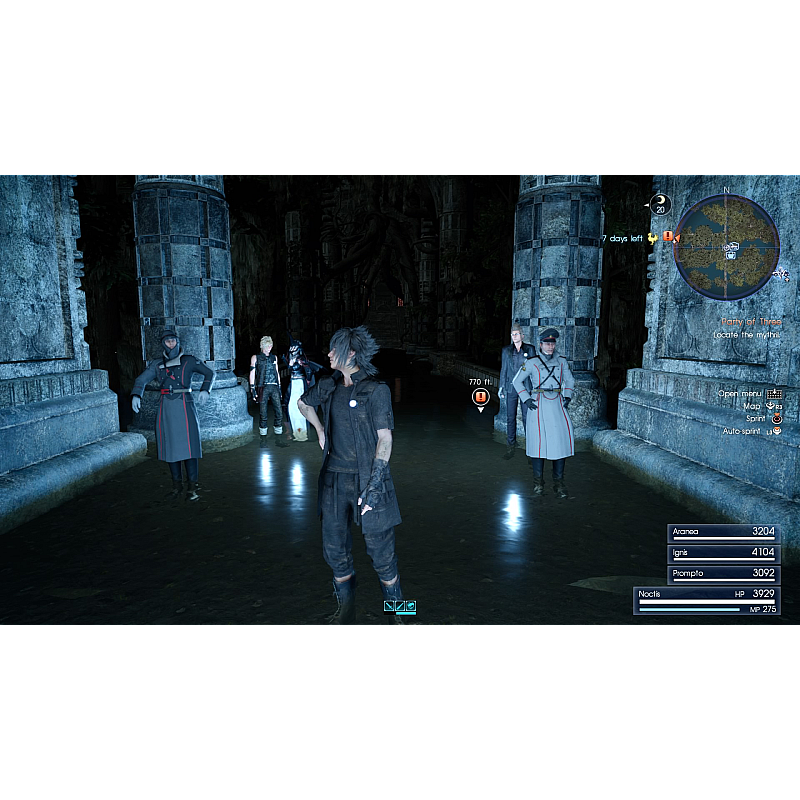800x800 pixels.
Task: Select Ignis's party status panel
Action: pos(723,553)
